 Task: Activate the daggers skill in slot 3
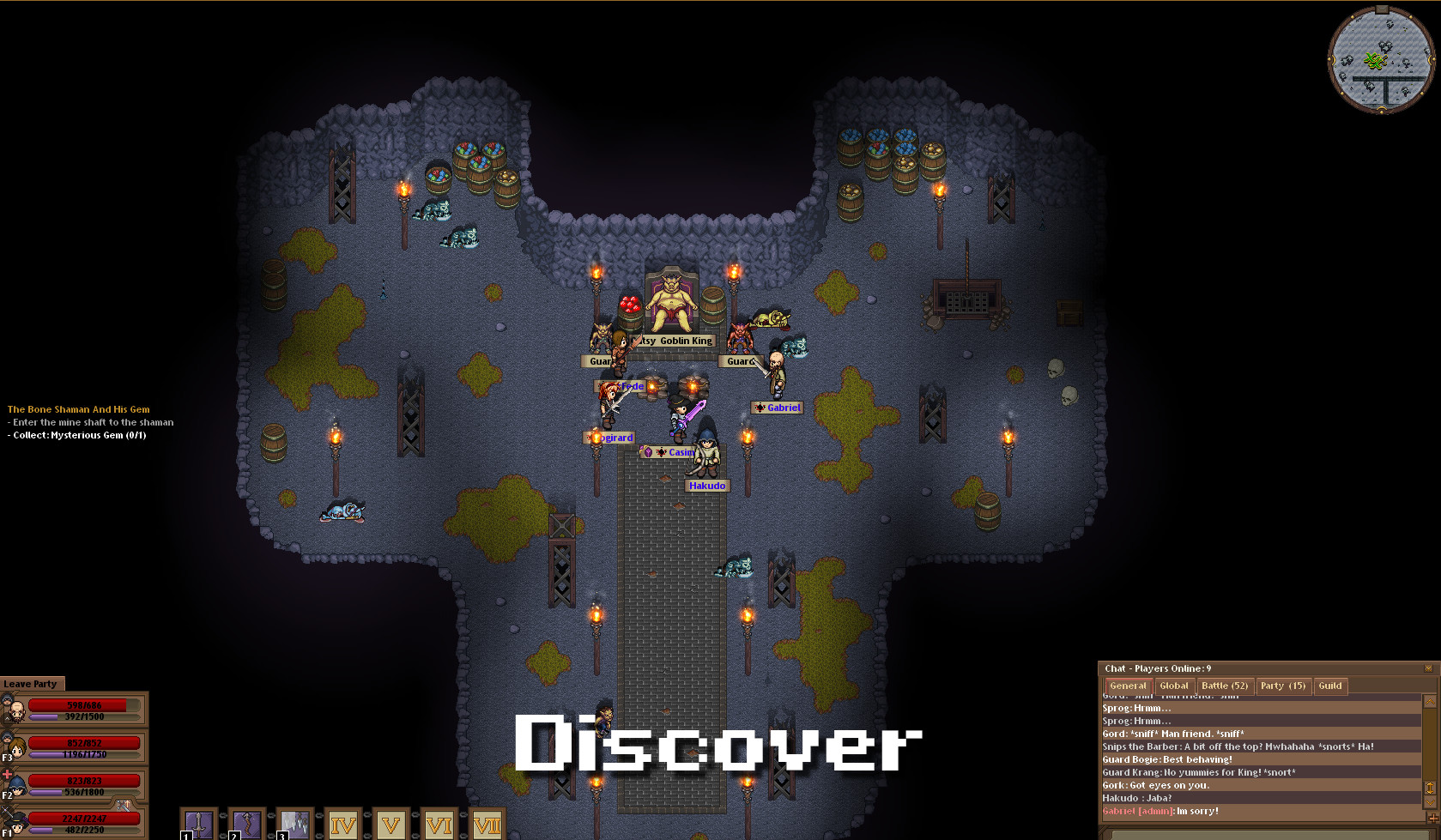coord(294,825)
